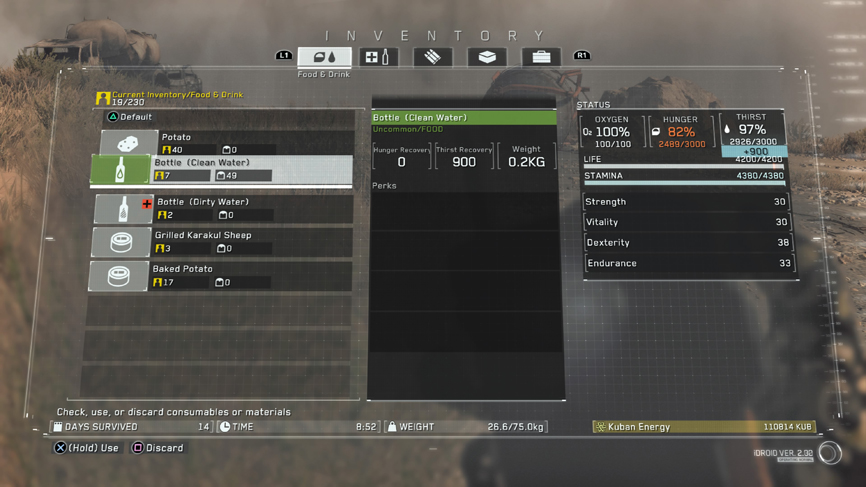Select the Food & Drink tab
This screenshot has height=487, width=866.
[x=325, y=57]
